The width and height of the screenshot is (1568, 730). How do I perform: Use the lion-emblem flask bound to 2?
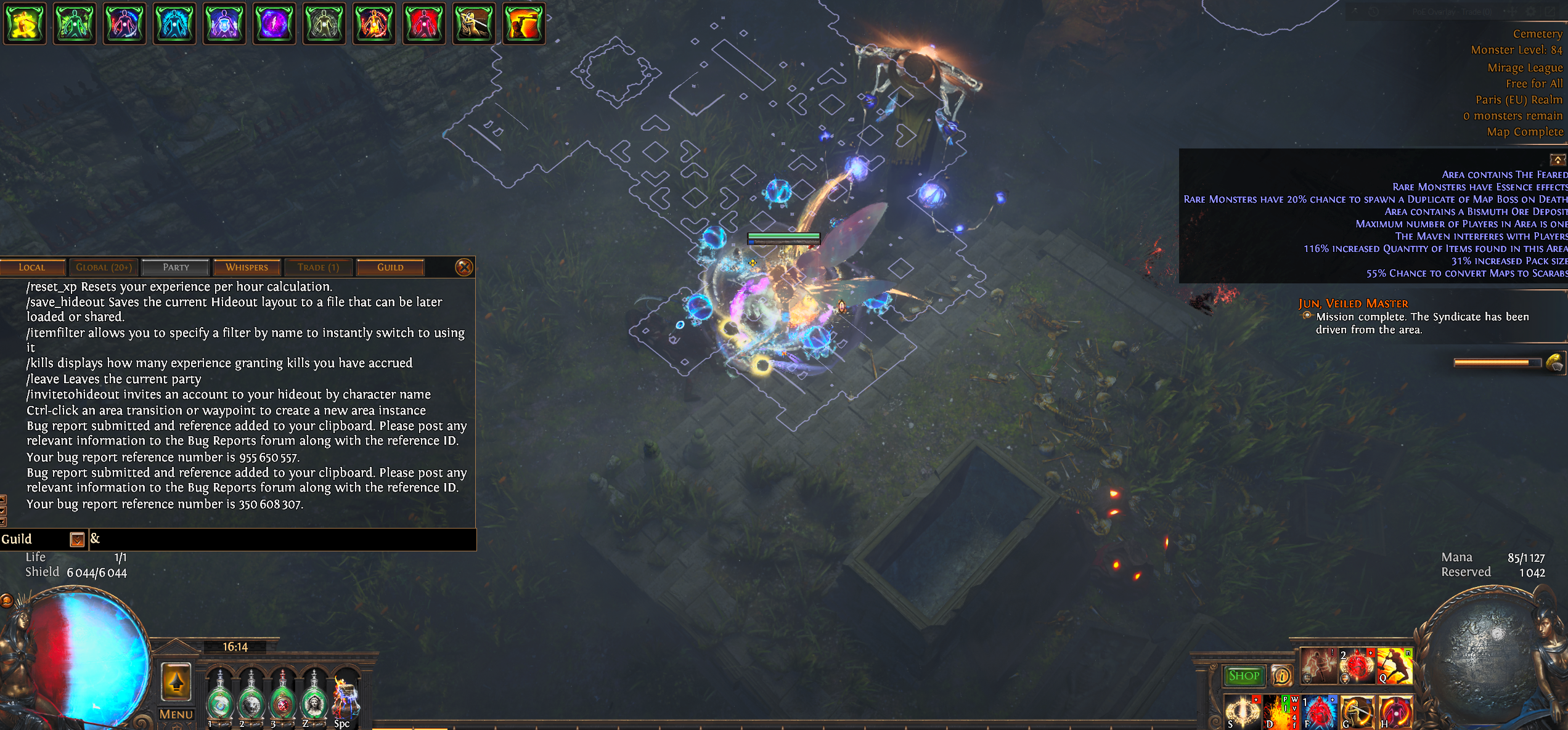click(251, 701)
